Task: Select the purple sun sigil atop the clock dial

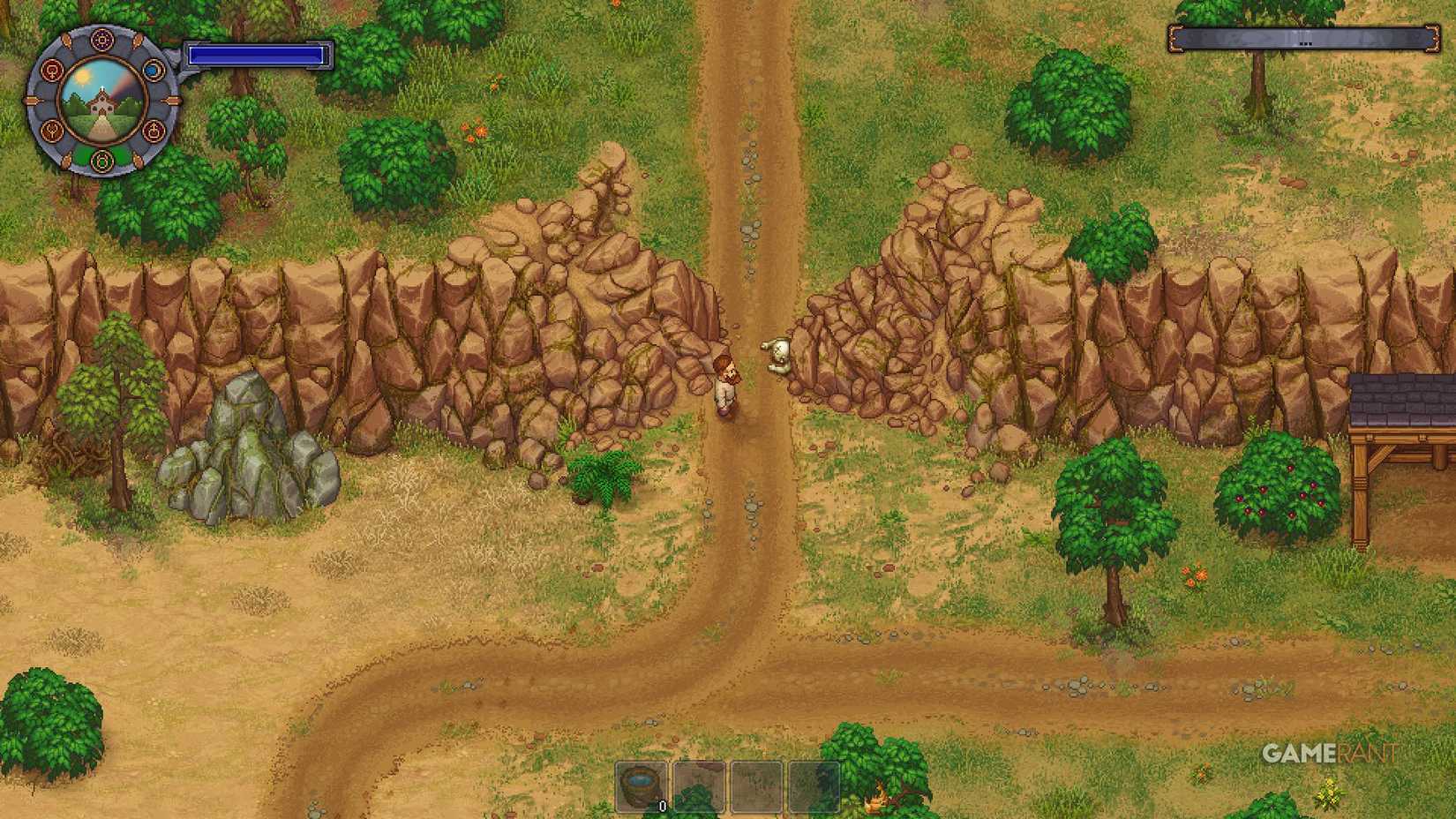Action: (x=101, y=41)
